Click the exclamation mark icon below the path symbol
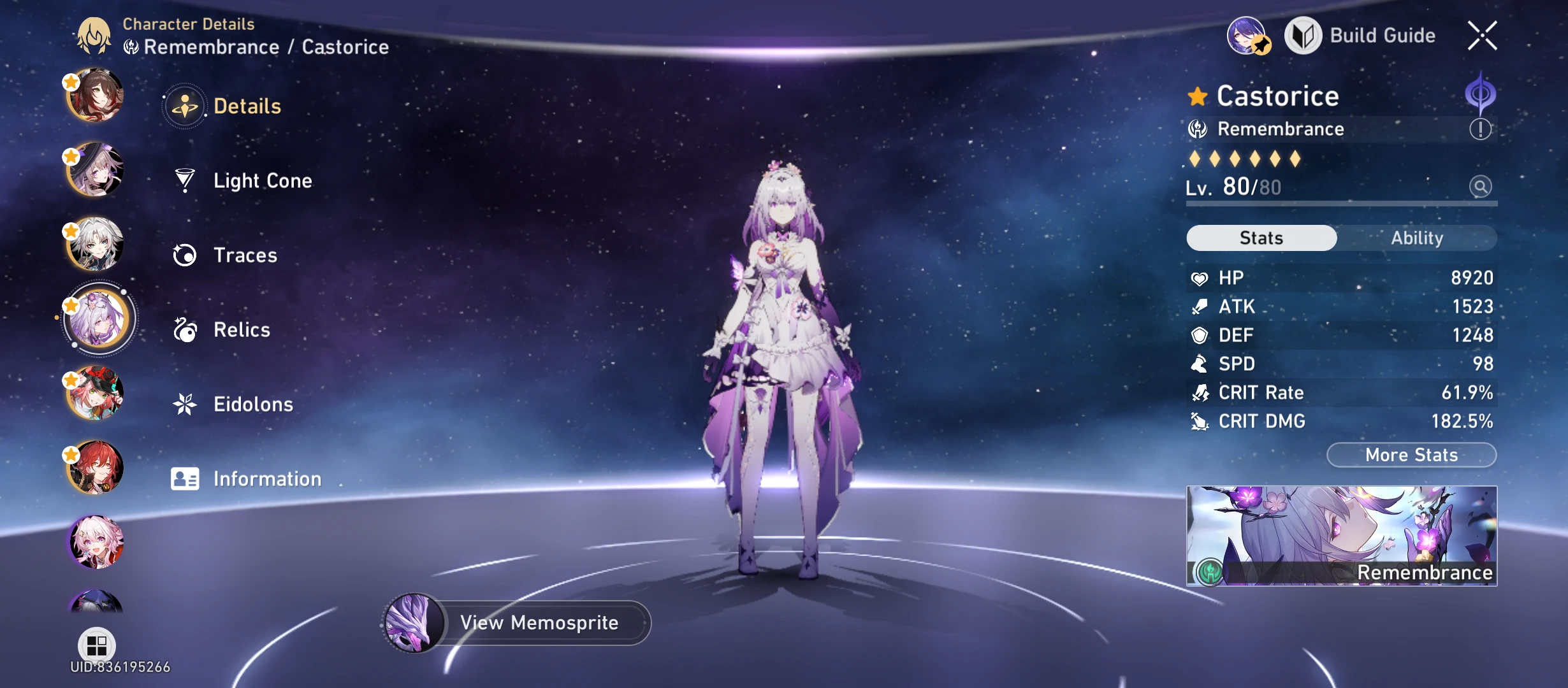Viewport: 1568px width, 688px height. [x=1481, y=128]
